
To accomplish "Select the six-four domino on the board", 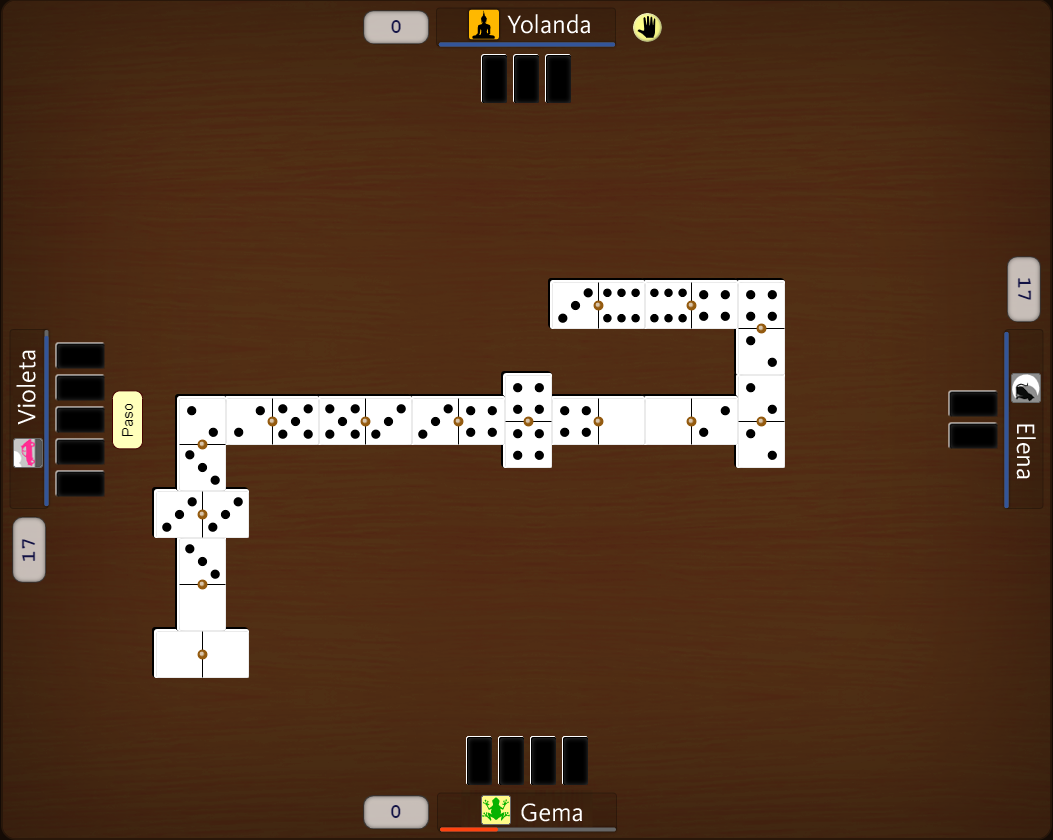I will (690, 304).
